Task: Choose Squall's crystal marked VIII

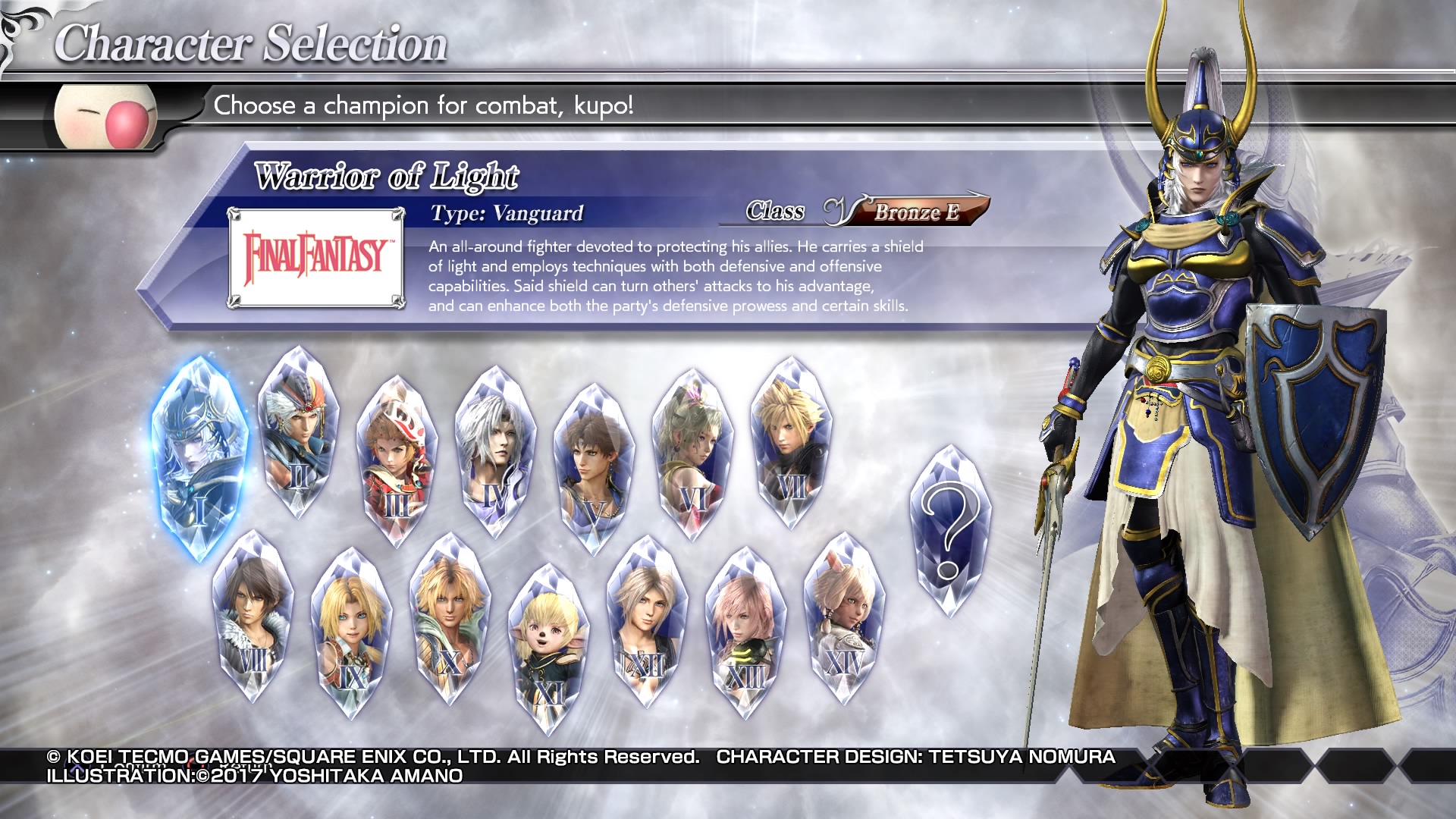Action: click(253, 616)
